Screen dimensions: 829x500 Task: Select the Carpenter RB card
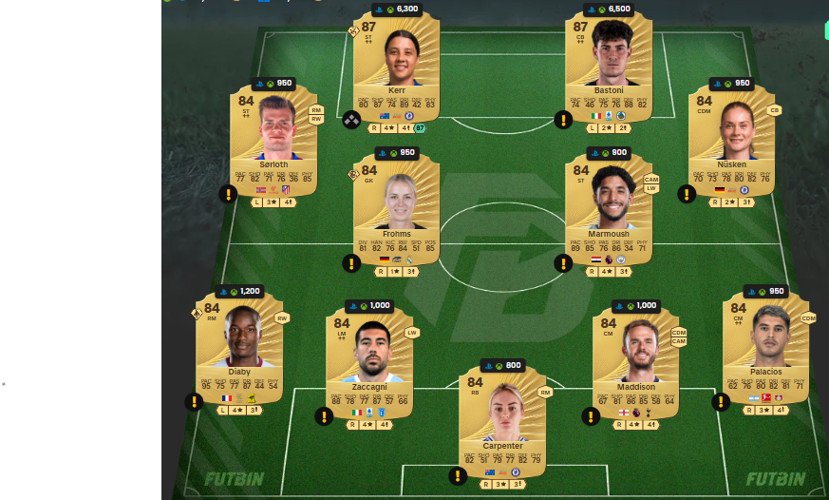tap(502, 420)
